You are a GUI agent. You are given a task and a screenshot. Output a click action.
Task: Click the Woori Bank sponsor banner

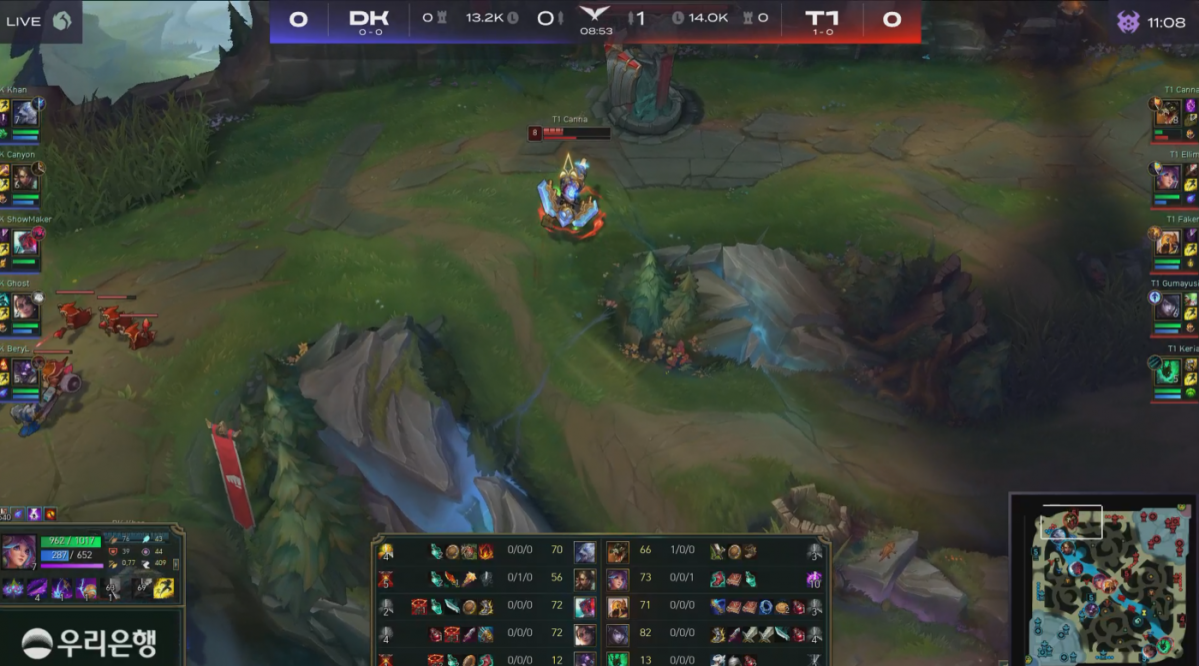click(90, 643)
